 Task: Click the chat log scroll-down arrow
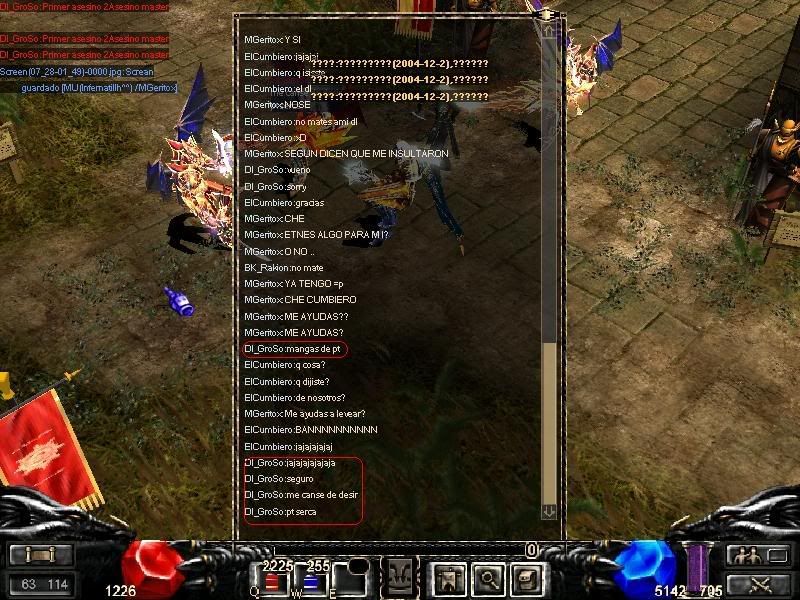tap(548, 511)
